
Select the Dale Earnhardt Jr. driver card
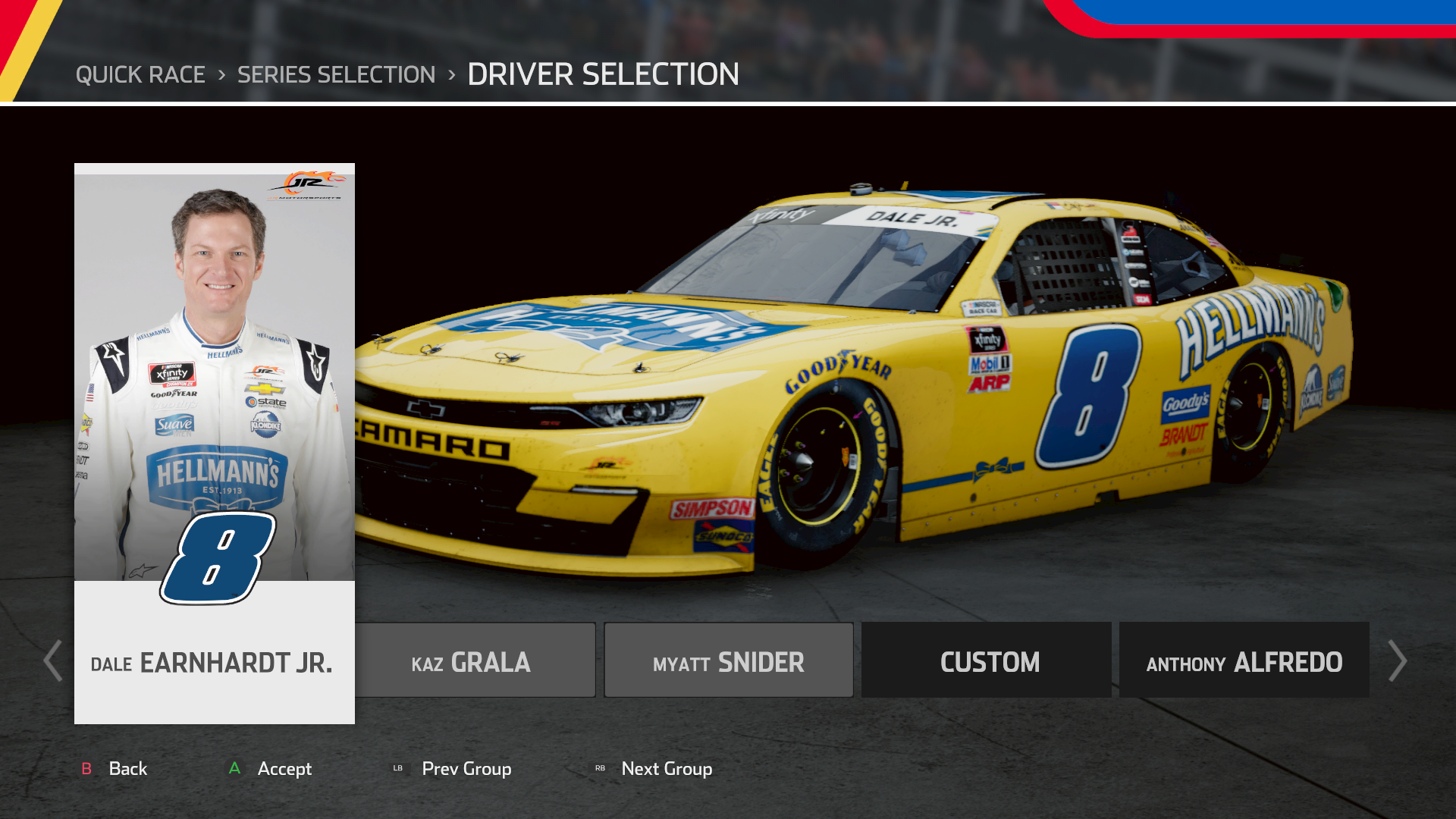tap(214, 444)
